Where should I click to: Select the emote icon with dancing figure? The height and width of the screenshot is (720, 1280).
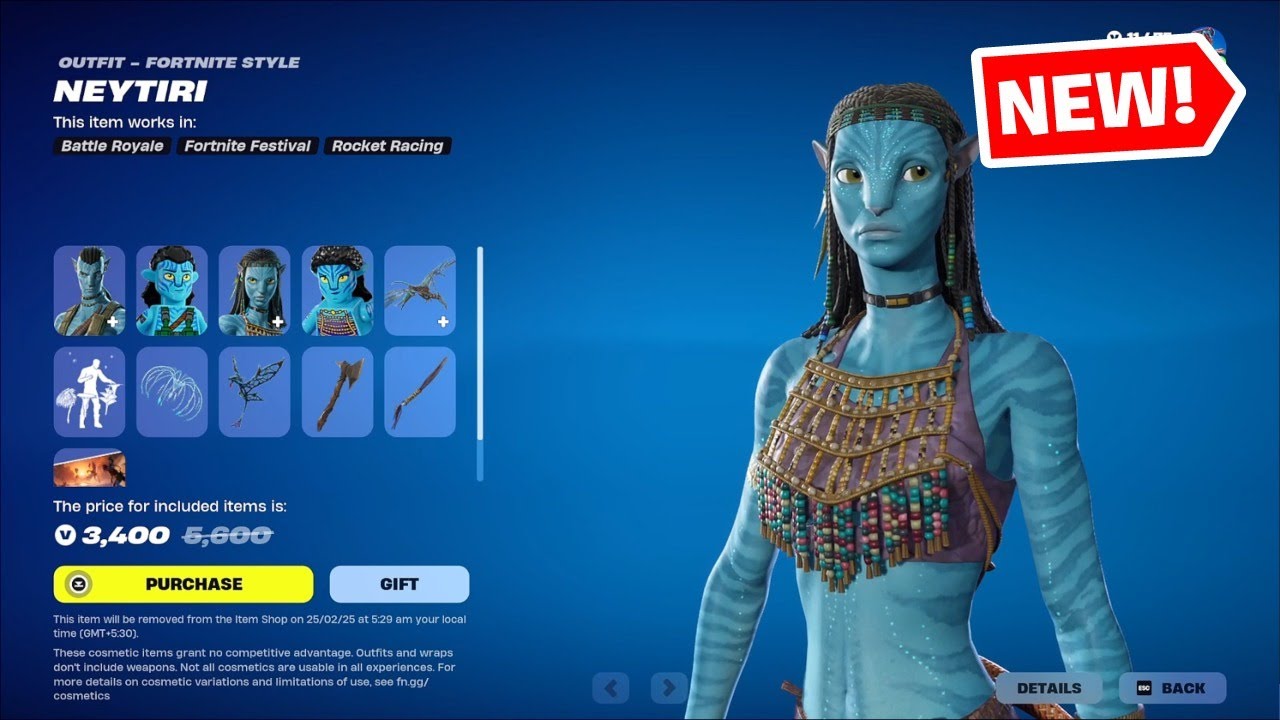[x=89, y=391]
